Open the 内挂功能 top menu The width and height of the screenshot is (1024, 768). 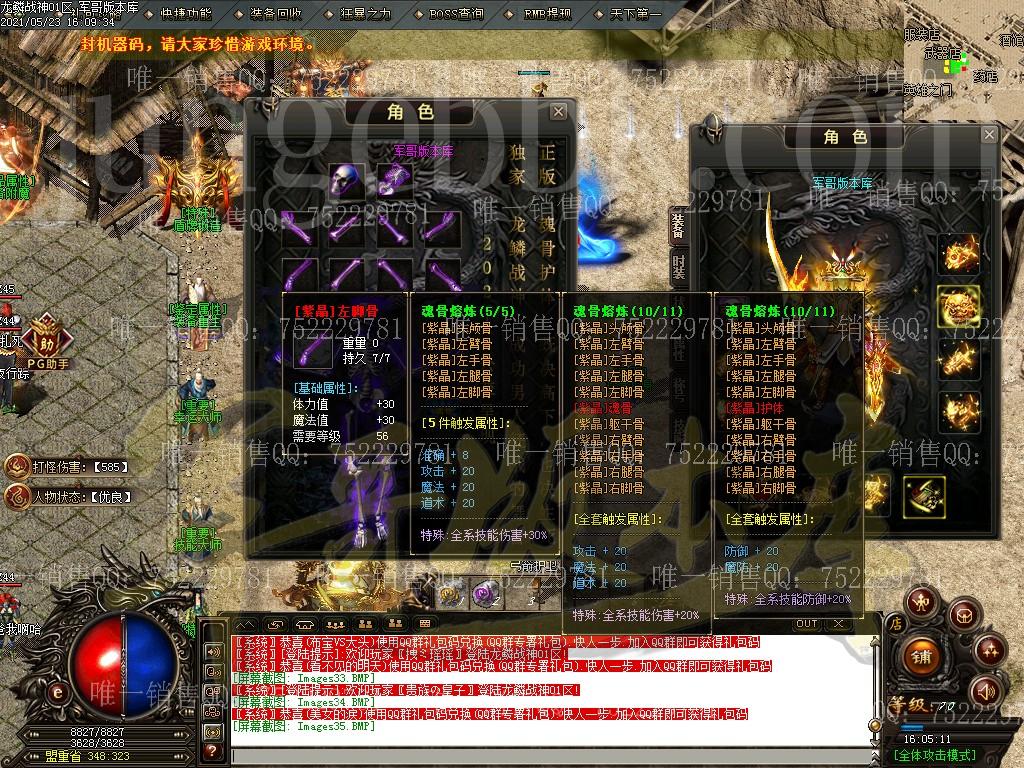pyautogui.click(x=186, y=14)
